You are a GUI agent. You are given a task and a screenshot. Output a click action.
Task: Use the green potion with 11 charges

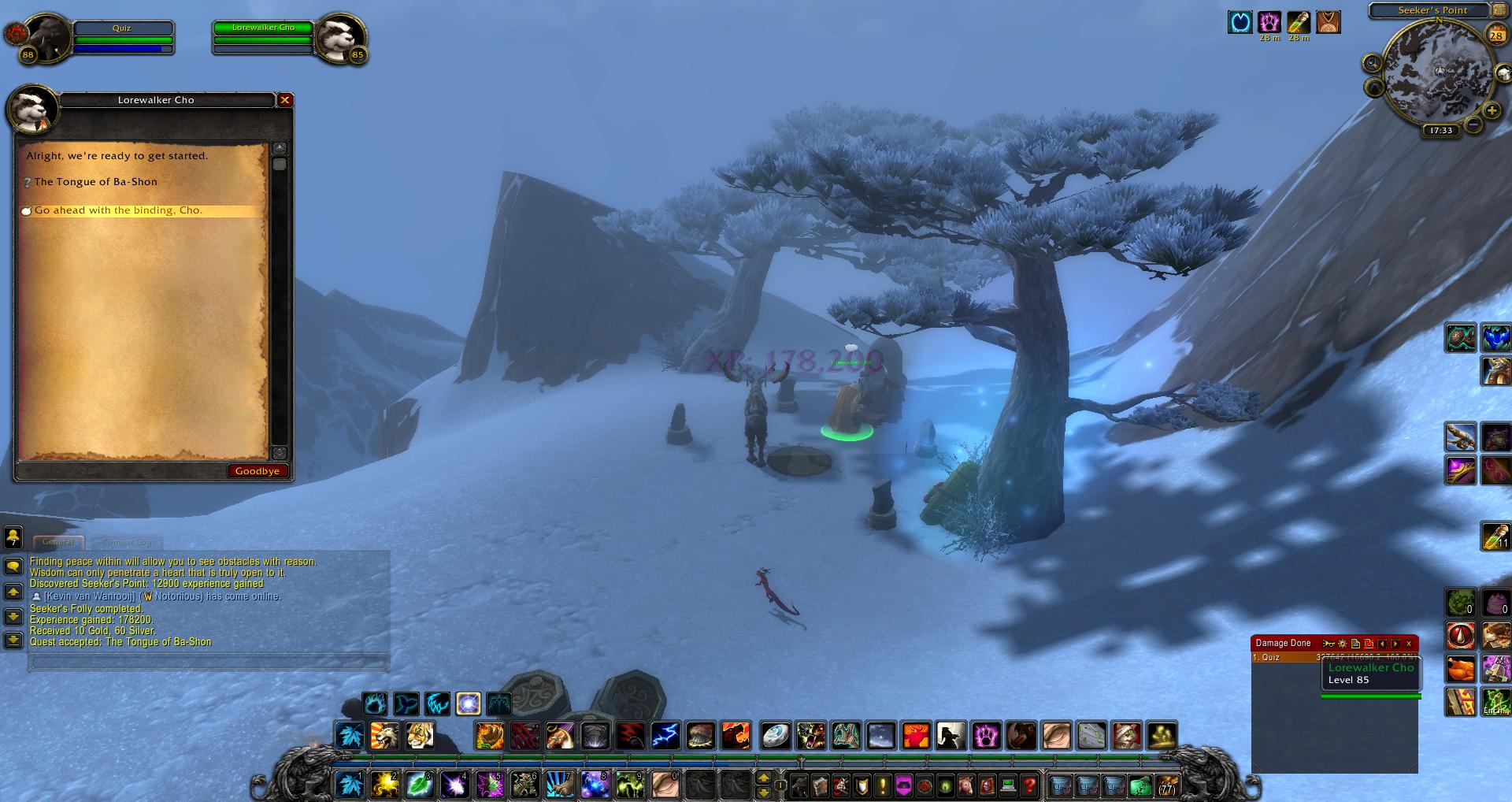pyautogui.click(x=1495, y=536)
